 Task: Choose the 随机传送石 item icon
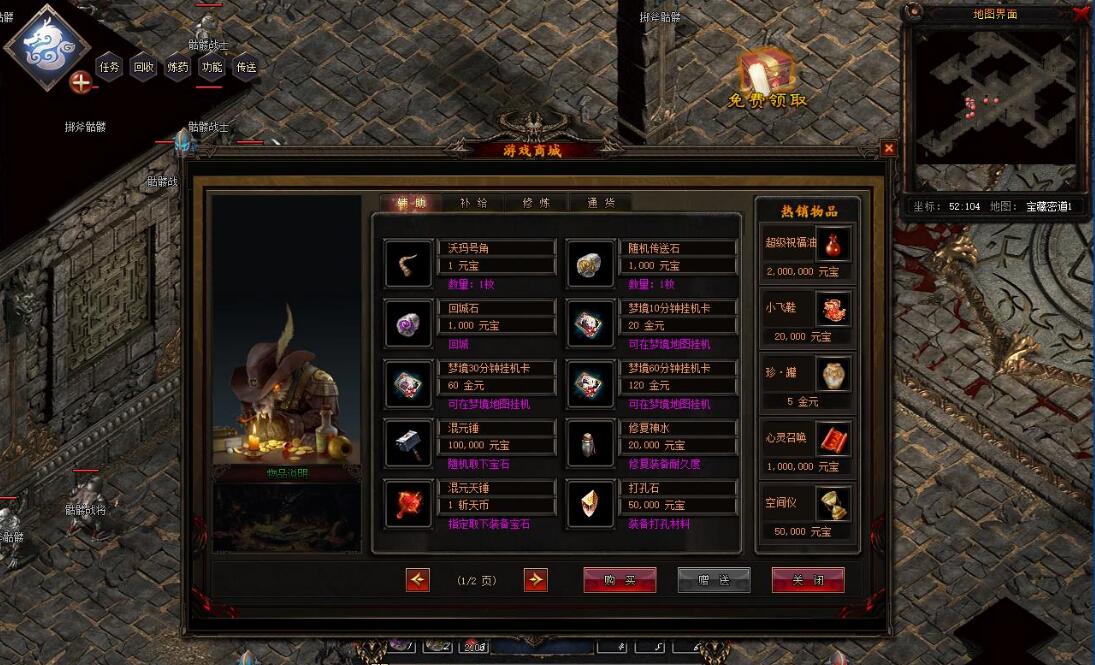click(x=590, y=264)
